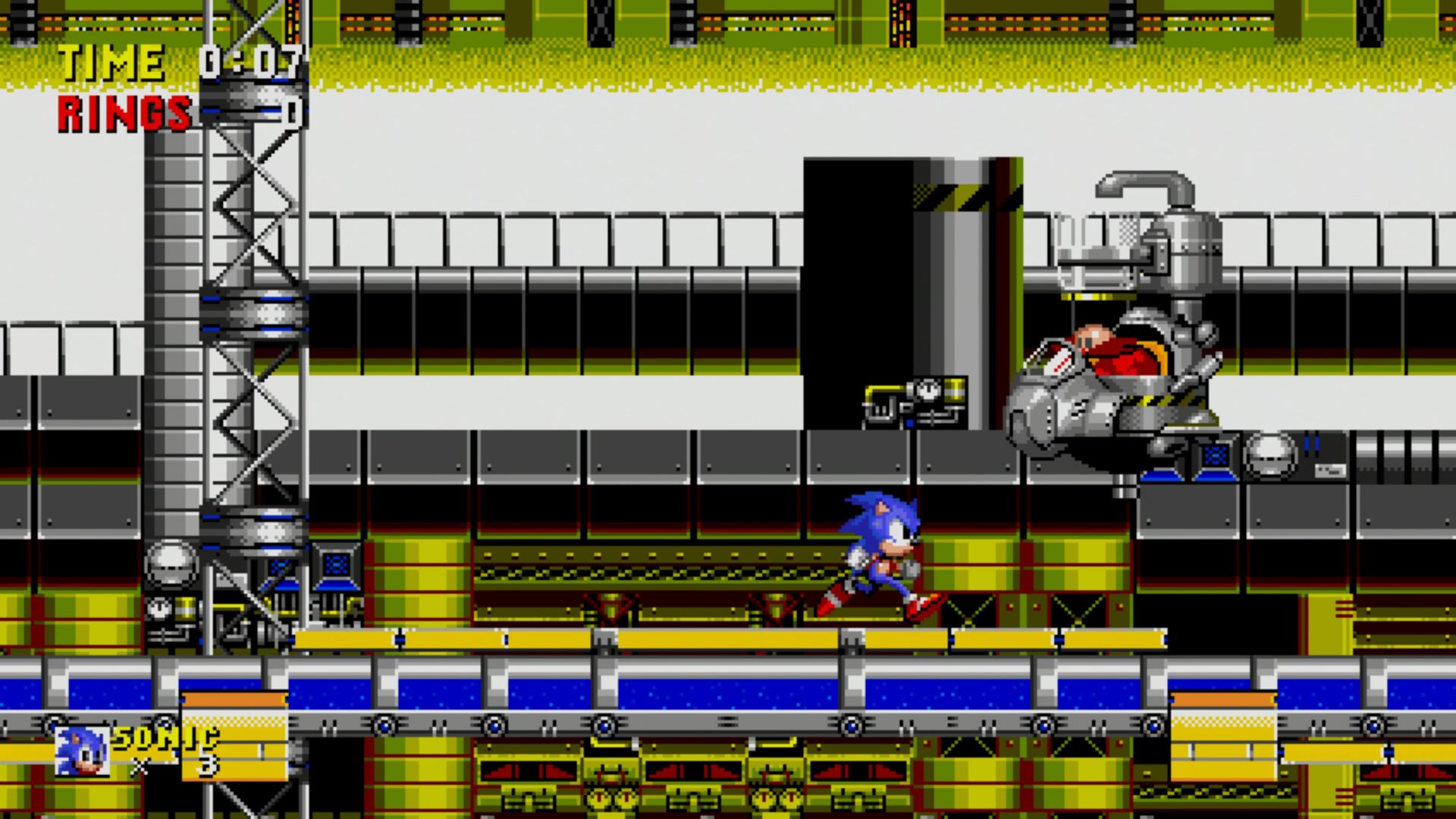This screenshot has height=819, width=1456.
Task: Click the timer reading 0:07
Action: [x=250, y=61]
